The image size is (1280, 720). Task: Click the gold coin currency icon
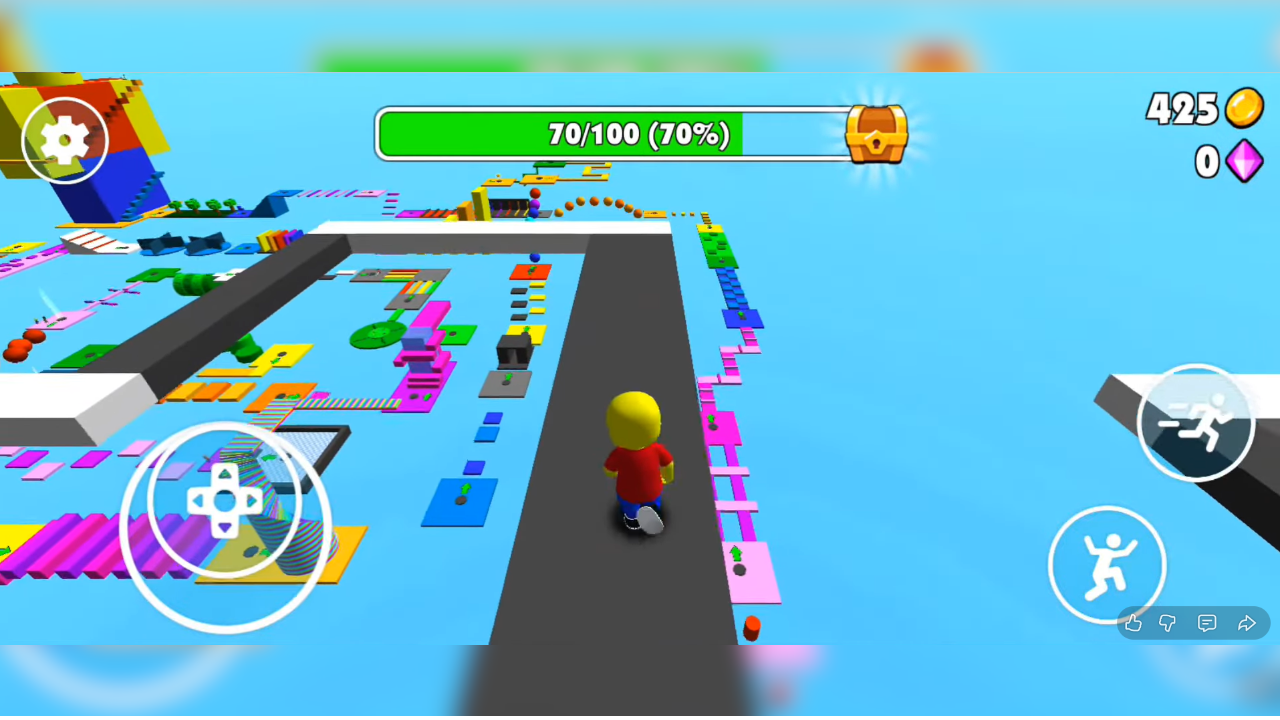[x=1244, y=108]
